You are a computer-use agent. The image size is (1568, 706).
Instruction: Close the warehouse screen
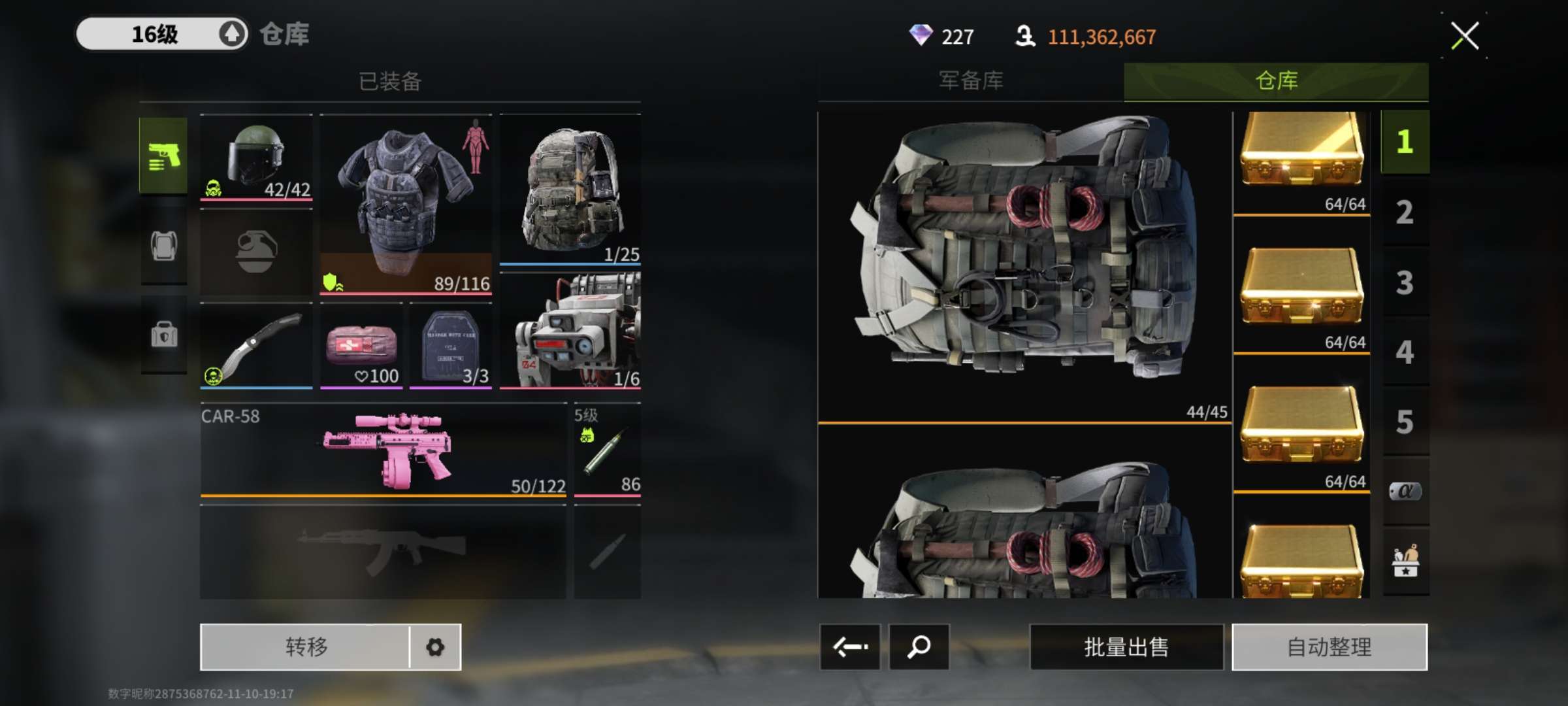click(x=1464, y=36)
